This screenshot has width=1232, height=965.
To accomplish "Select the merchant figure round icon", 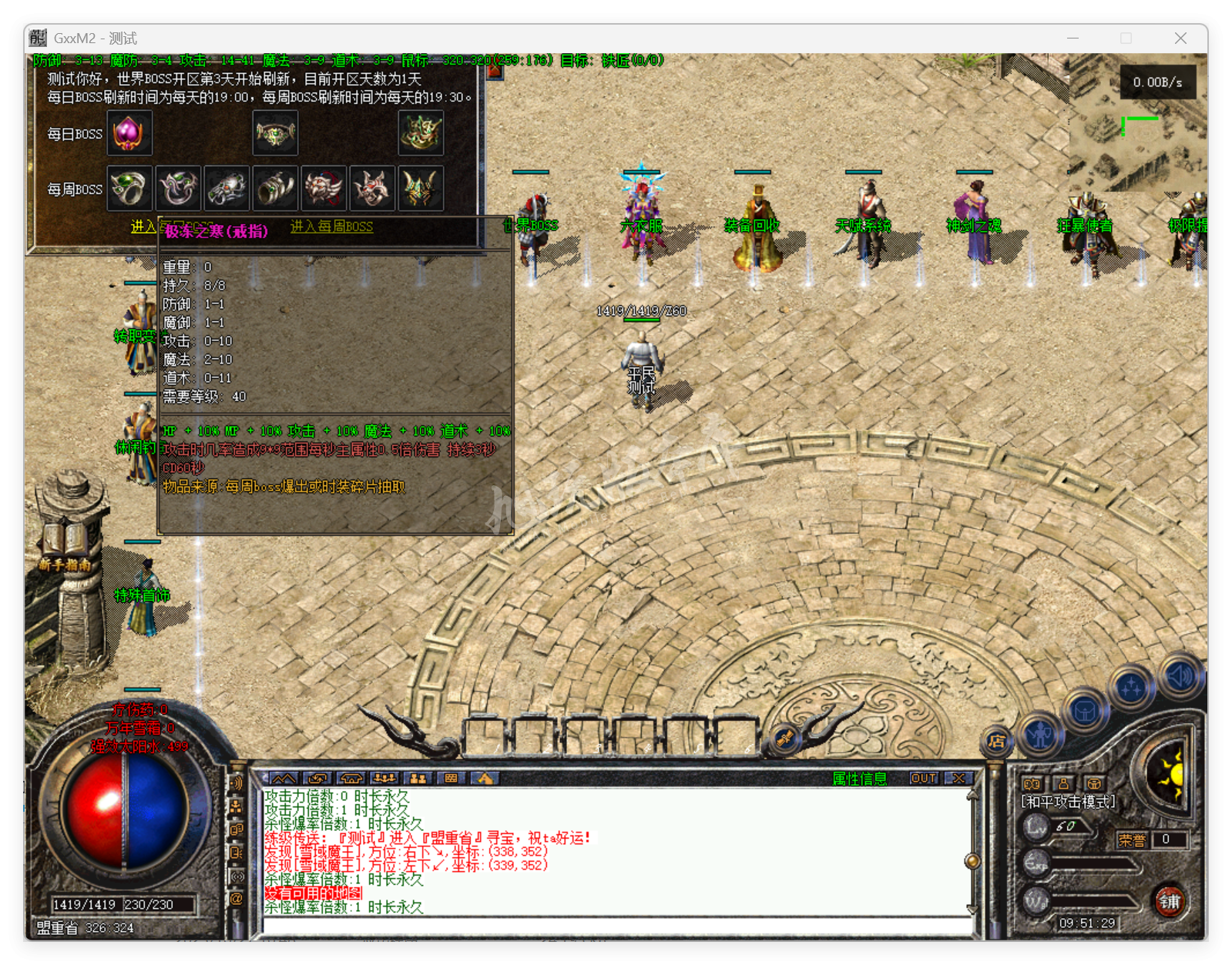I will click(x=1040, y=735).
